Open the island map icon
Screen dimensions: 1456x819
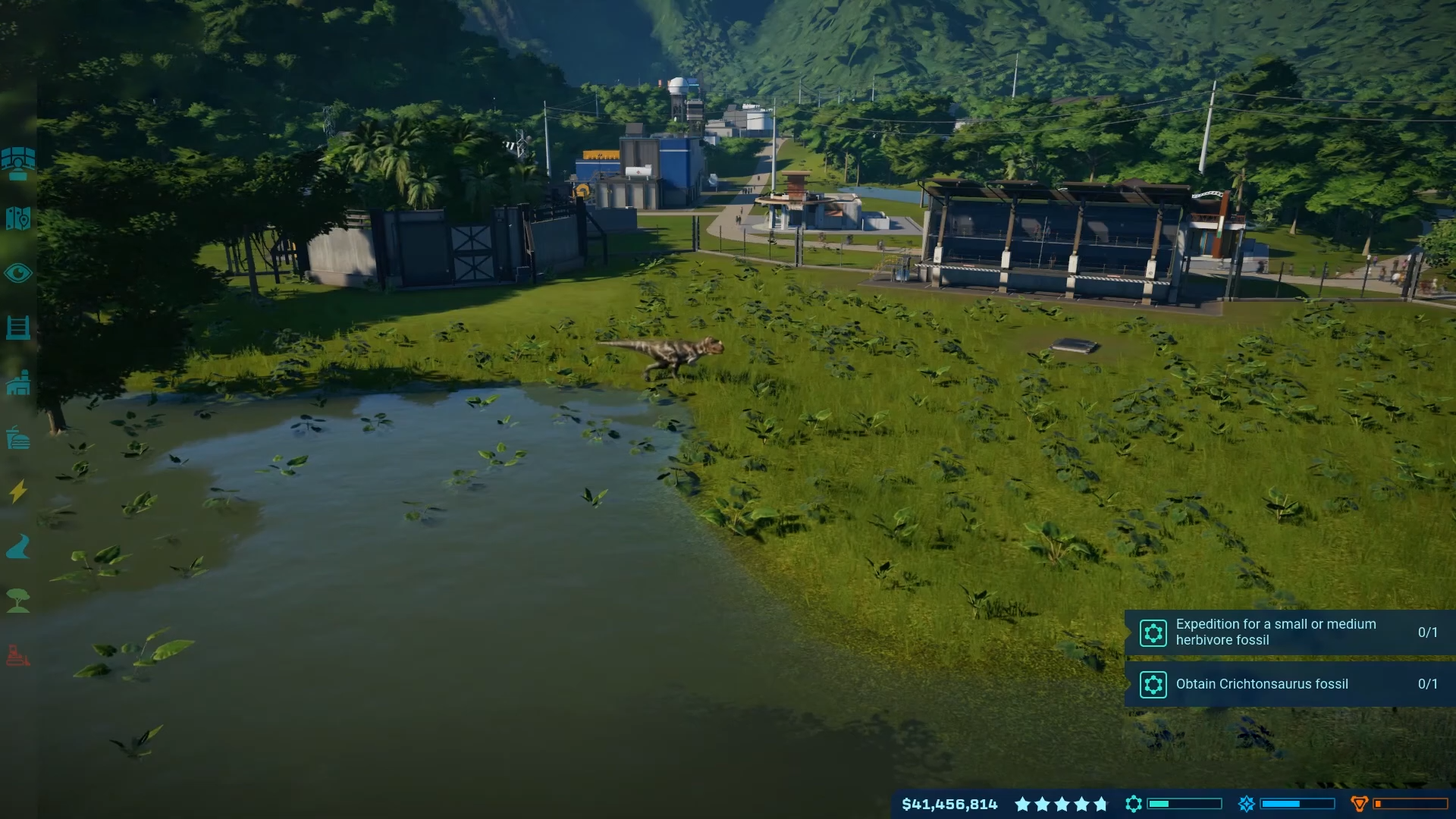click(18, 218)
